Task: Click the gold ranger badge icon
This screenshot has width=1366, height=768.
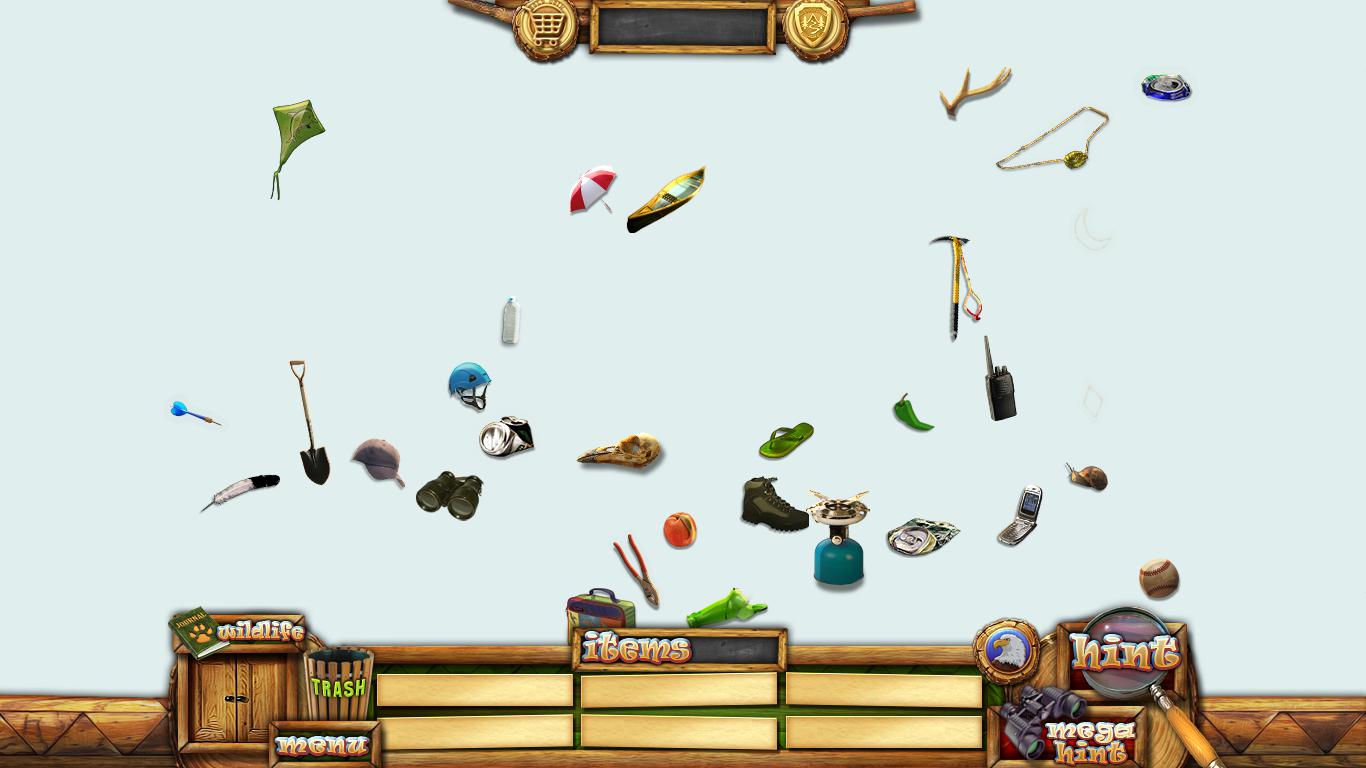Action: coord(816,26)
